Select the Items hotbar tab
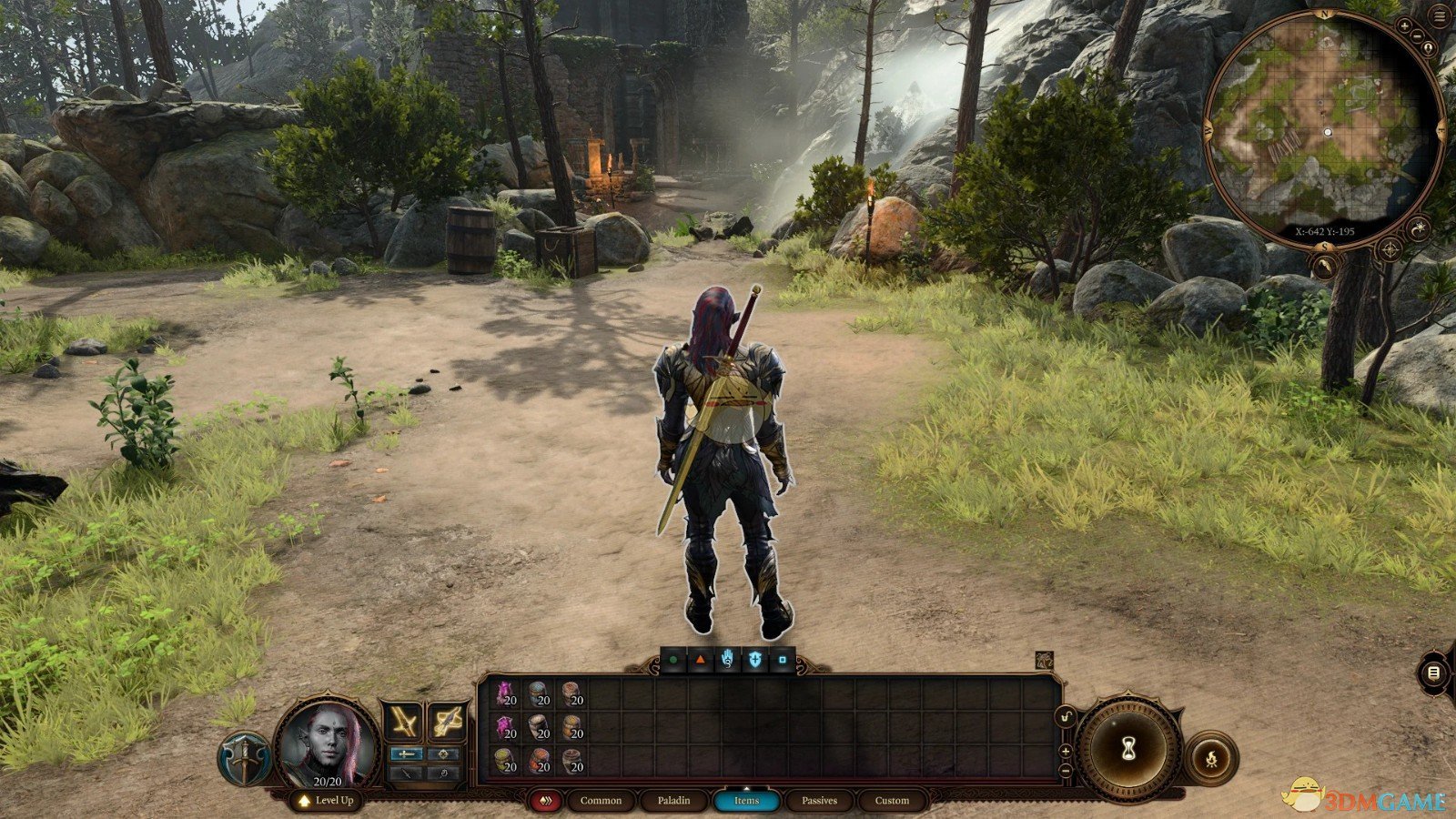The width and height of the screenshot is (1456, 819). tap(746, 801)
